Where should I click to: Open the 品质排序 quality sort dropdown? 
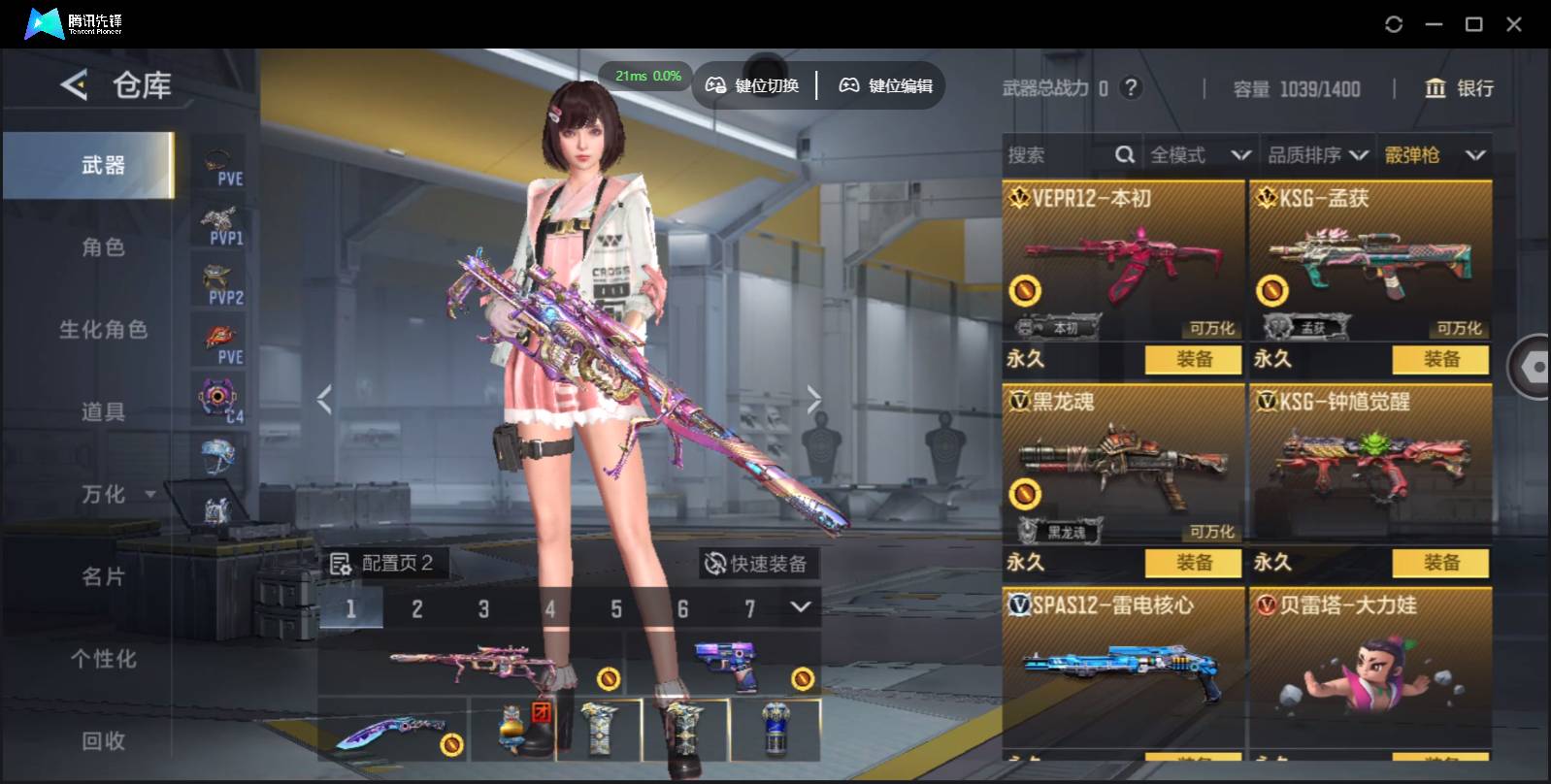1317,155
